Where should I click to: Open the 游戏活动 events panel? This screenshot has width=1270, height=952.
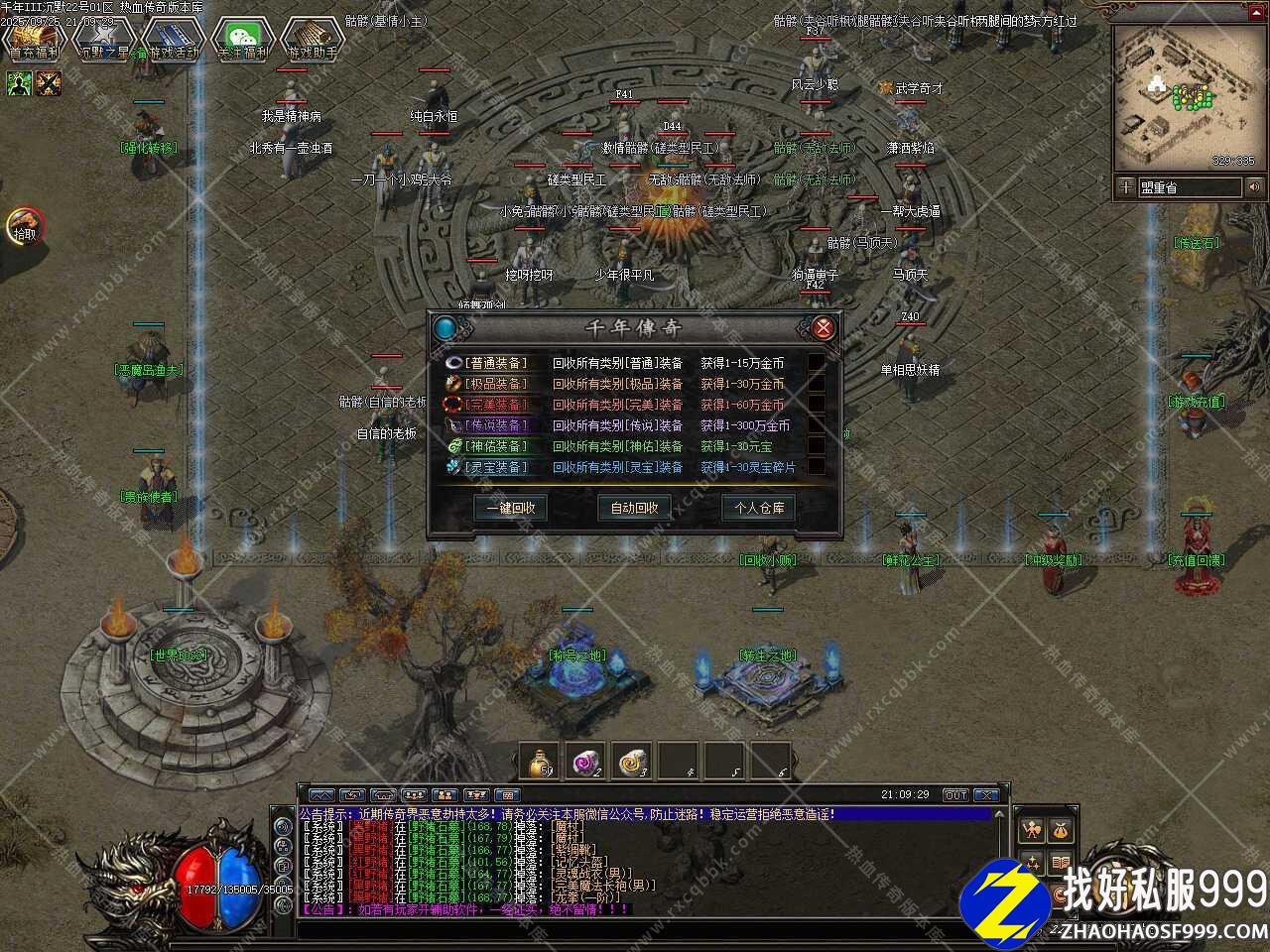click(x=173, y=40)
